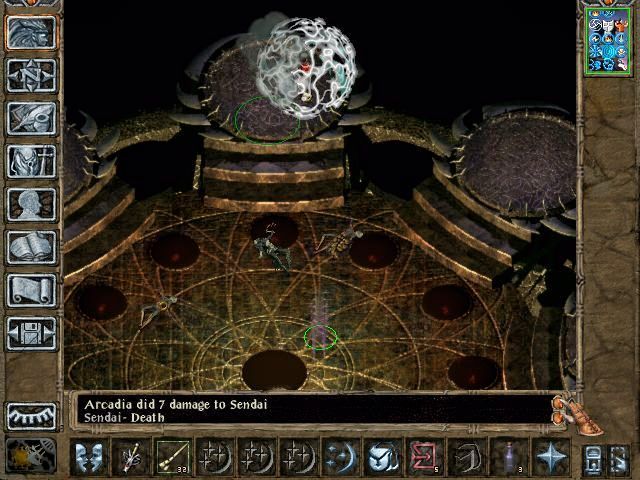Screen dimensions: 640x480
Task: Use the potion bottle quick item
Action: [x=509, y=458]
